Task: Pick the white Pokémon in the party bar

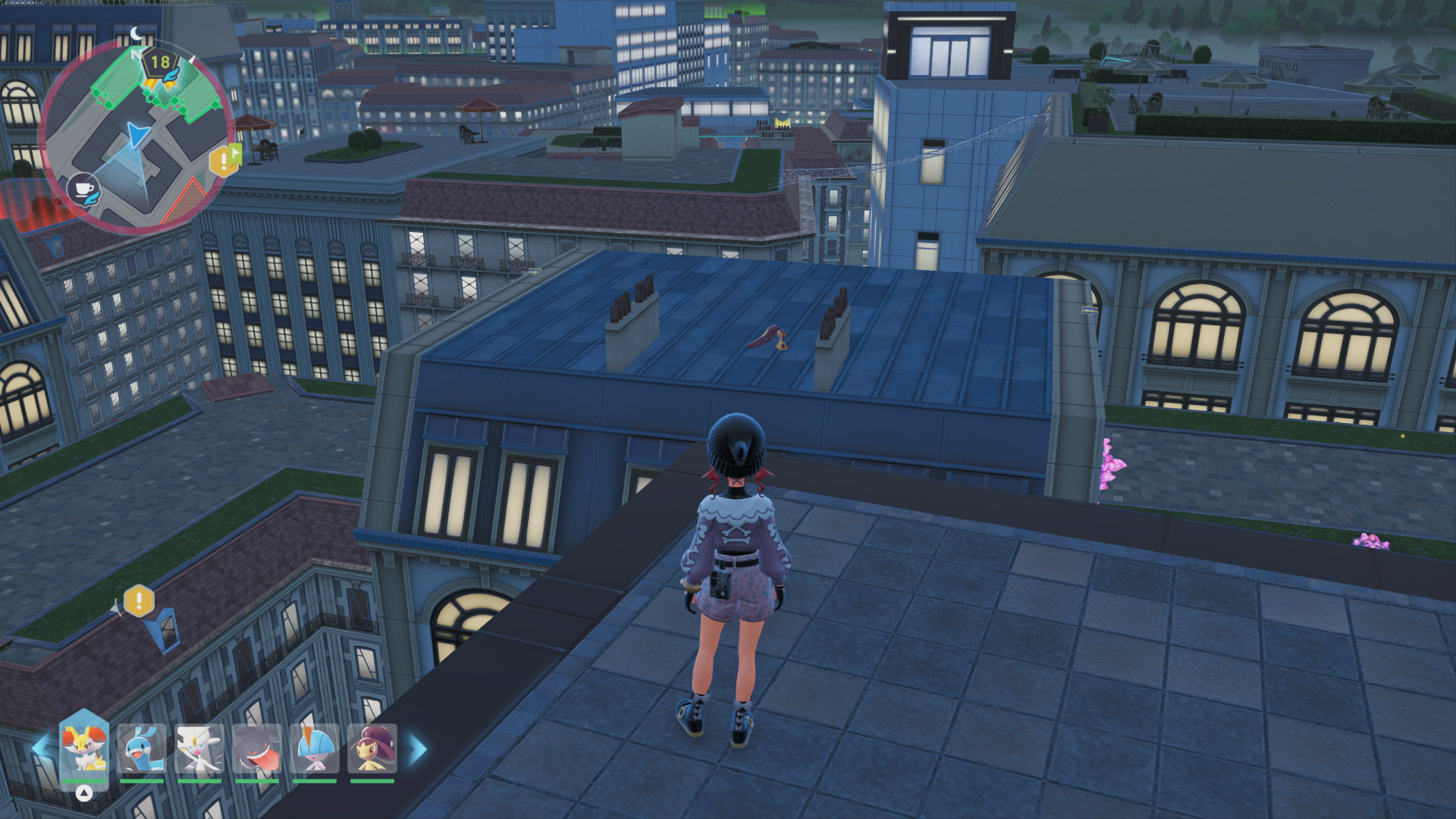Action: 199,748
